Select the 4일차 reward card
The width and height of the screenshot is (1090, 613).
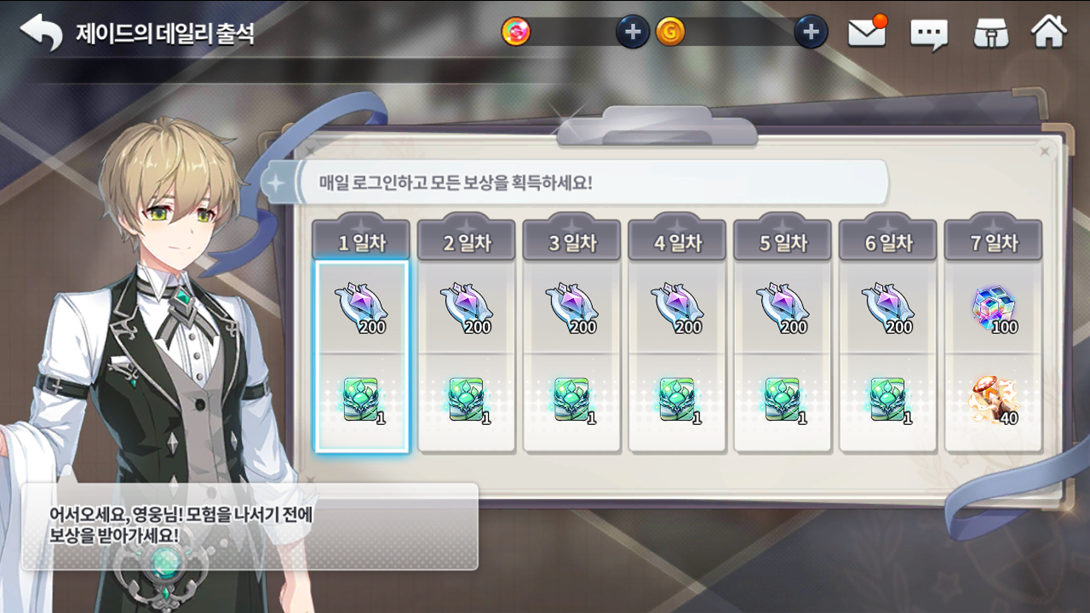coord(677,356)
